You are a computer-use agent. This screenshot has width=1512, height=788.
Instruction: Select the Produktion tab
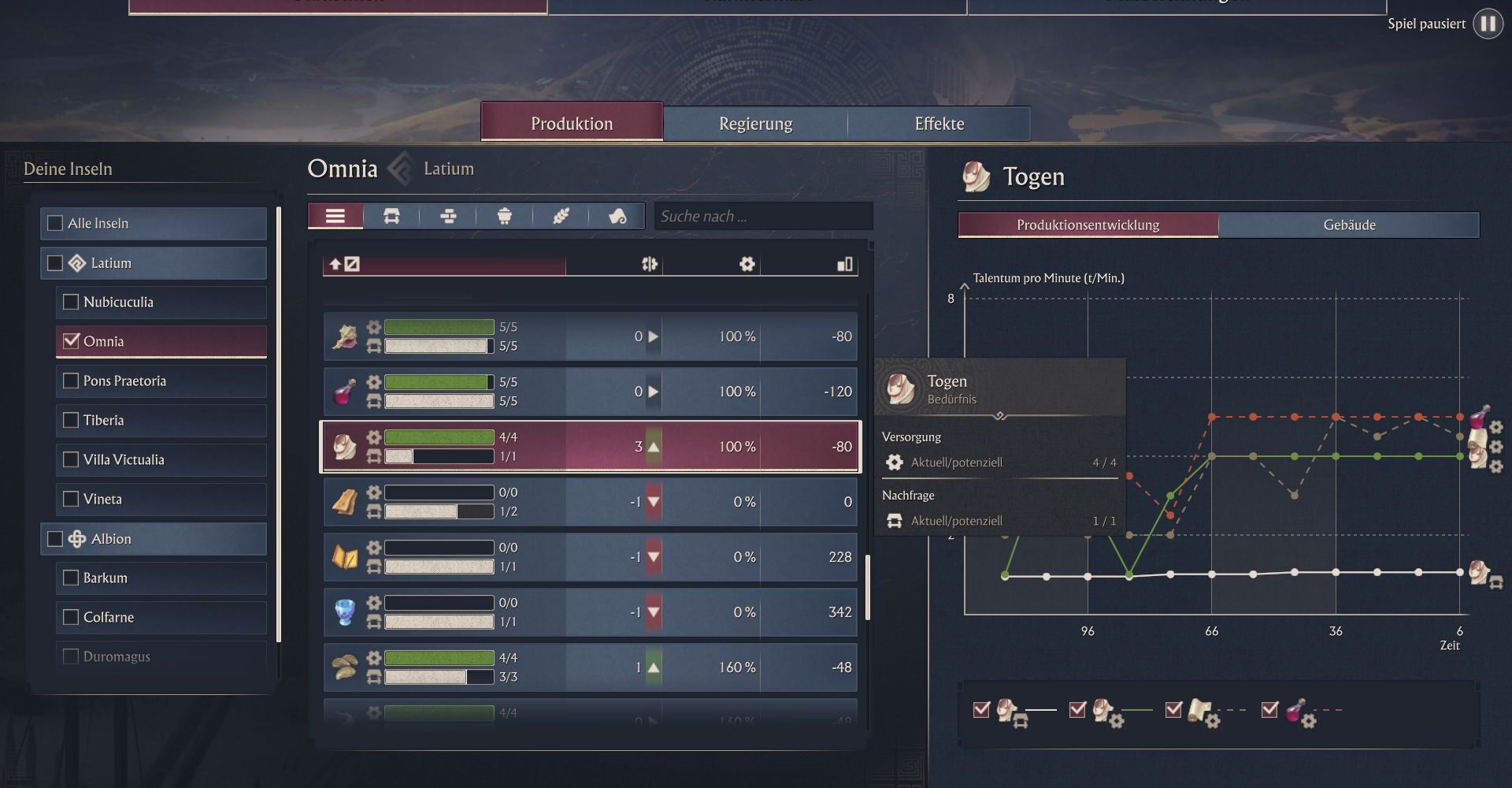click(572, 124)
